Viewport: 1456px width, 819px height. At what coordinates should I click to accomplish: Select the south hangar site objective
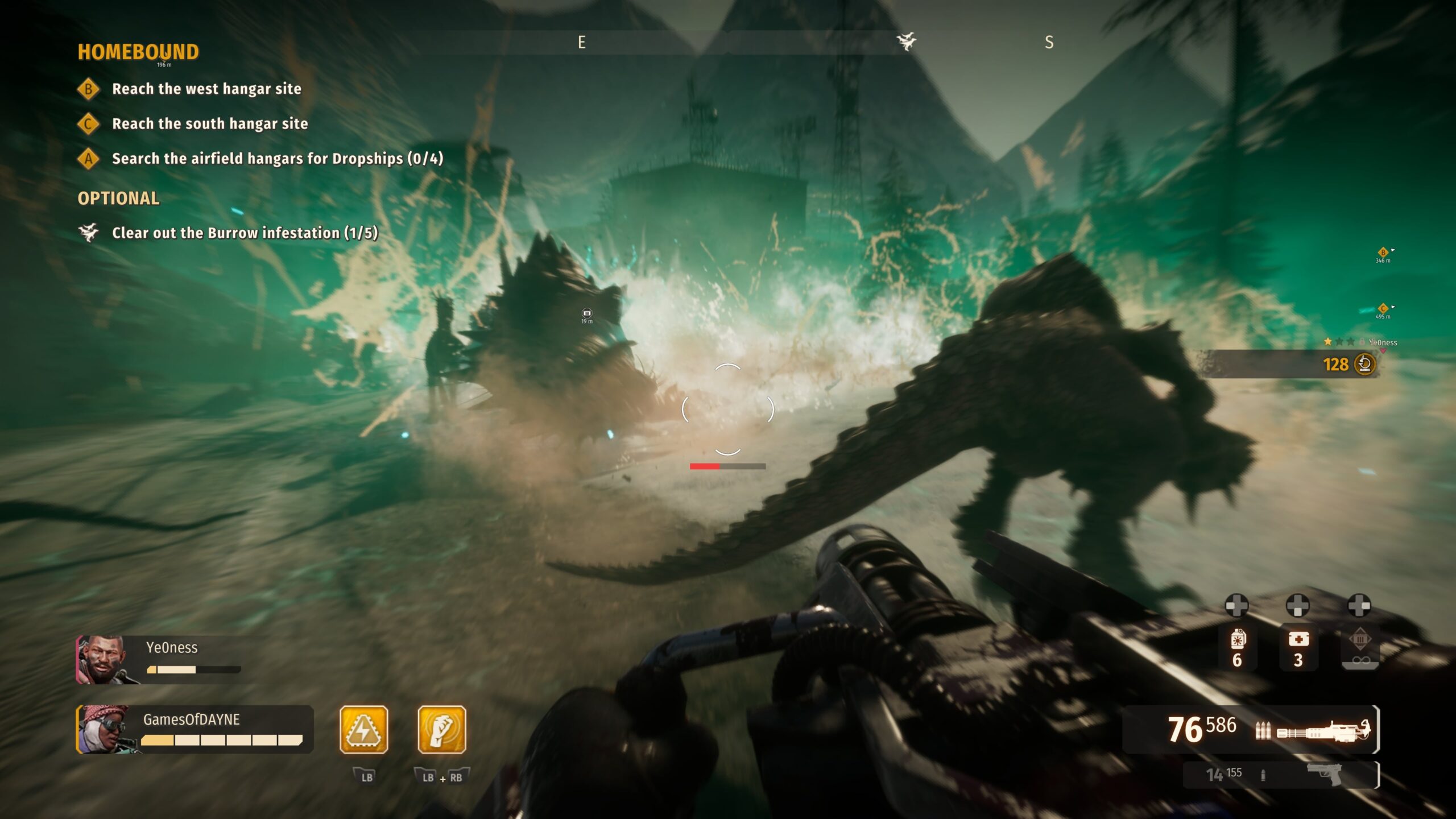[x=209, y=124]
